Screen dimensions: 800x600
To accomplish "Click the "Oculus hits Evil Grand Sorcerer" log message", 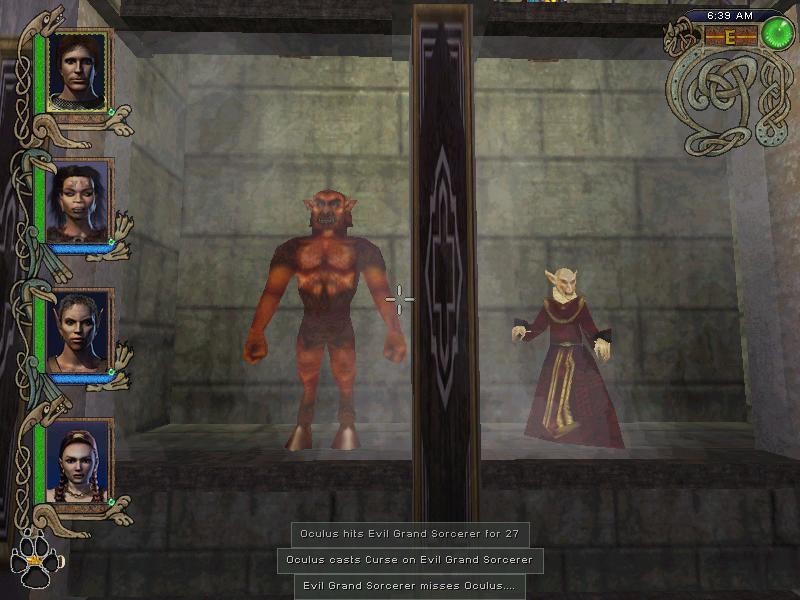I will [x=410, y=534].
